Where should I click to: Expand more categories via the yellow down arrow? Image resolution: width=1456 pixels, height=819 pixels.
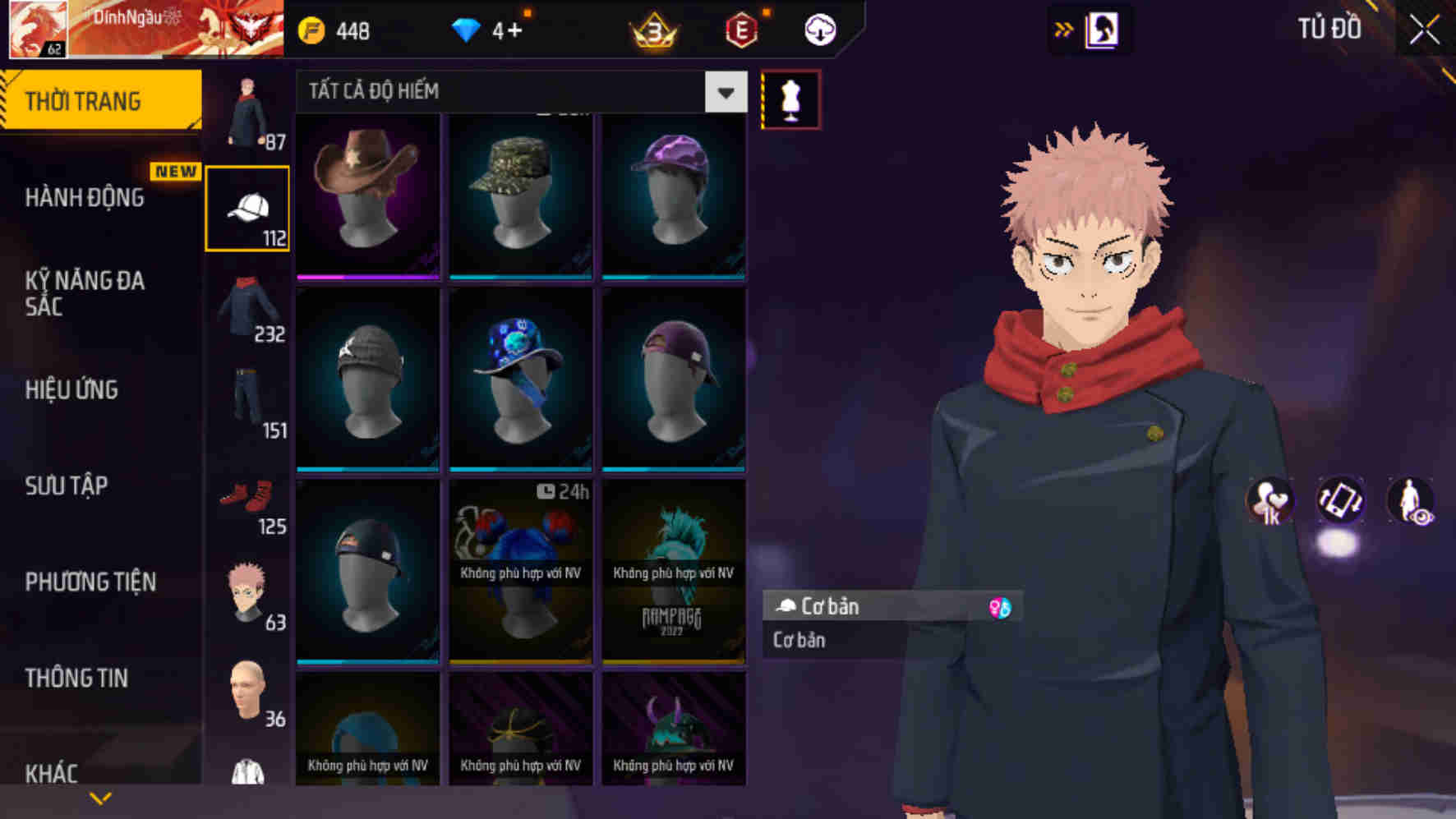100,798
